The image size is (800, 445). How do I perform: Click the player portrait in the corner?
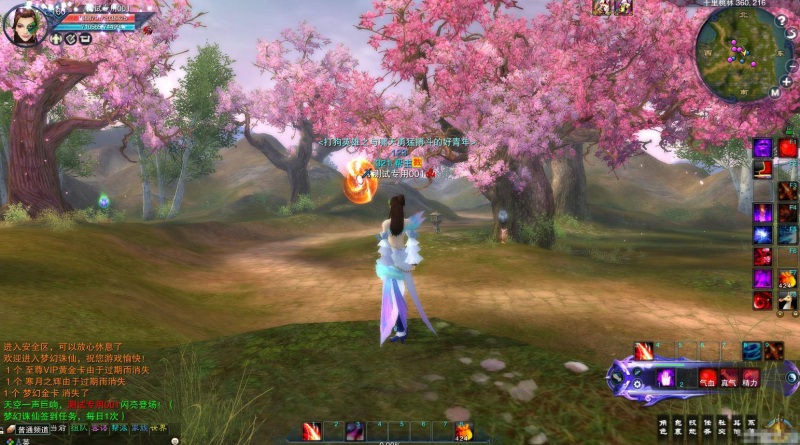(23, 25)
